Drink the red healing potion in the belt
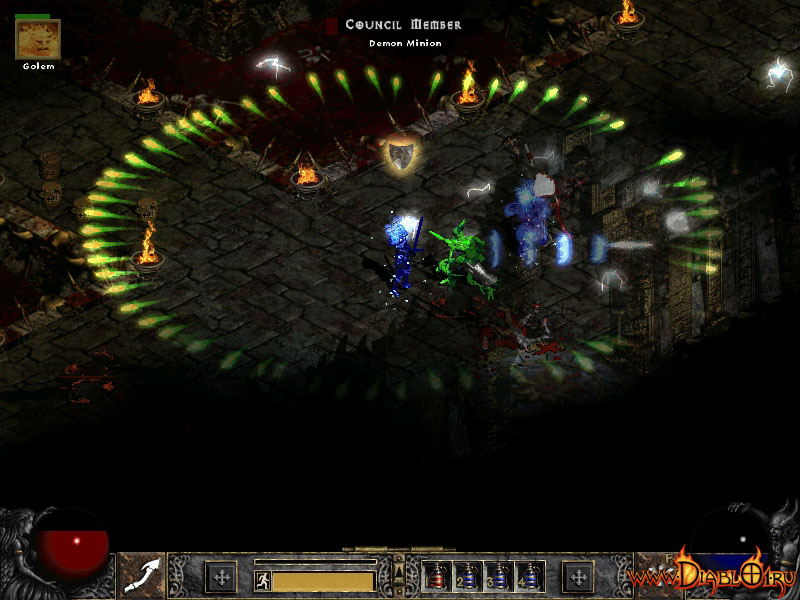The width and height of the screenshot is (800, 600). (x=437, y=577)
